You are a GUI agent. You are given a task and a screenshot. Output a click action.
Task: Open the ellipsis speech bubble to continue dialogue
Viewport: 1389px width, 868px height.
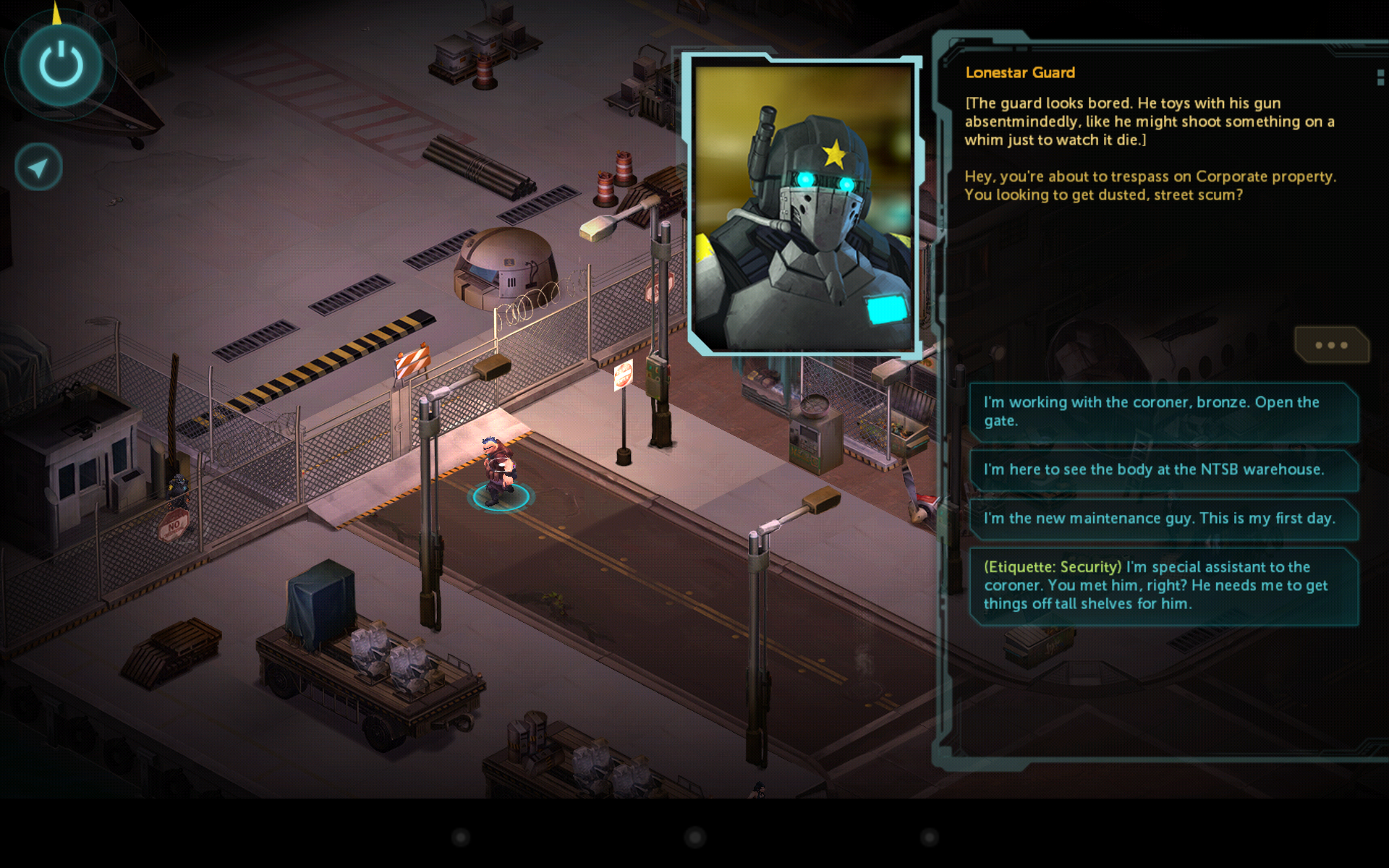(x=1331, y=346)
